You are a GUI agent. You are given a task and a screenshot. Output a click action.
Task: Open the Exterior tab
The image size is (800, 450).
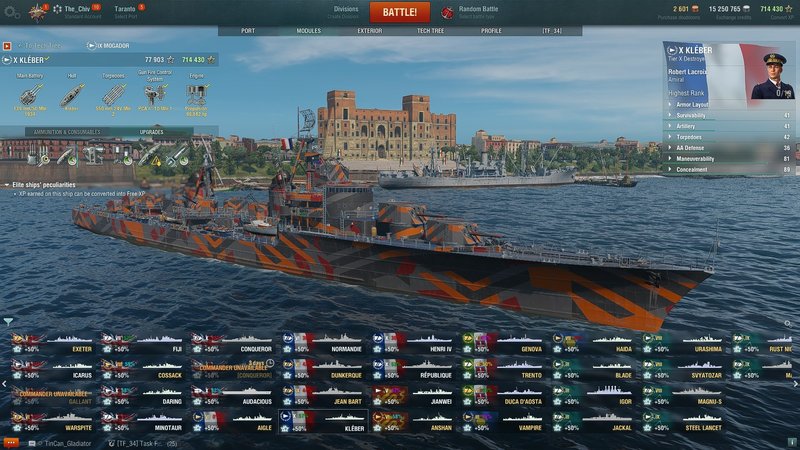(x=369, y=31)
